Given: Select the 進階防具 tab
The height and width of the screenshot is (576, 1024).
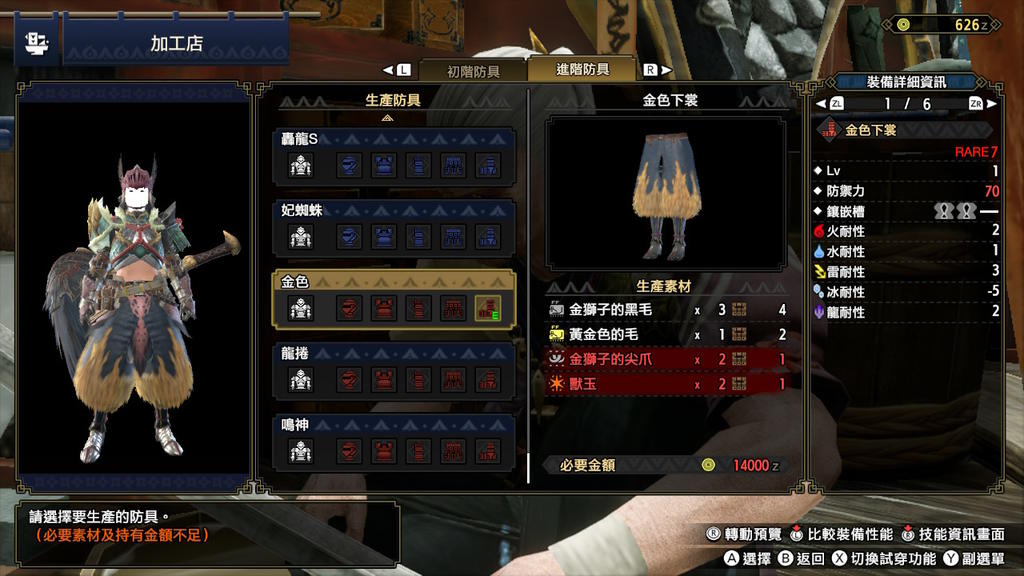Looking at the screenshot, I should (x=582, y=70).
